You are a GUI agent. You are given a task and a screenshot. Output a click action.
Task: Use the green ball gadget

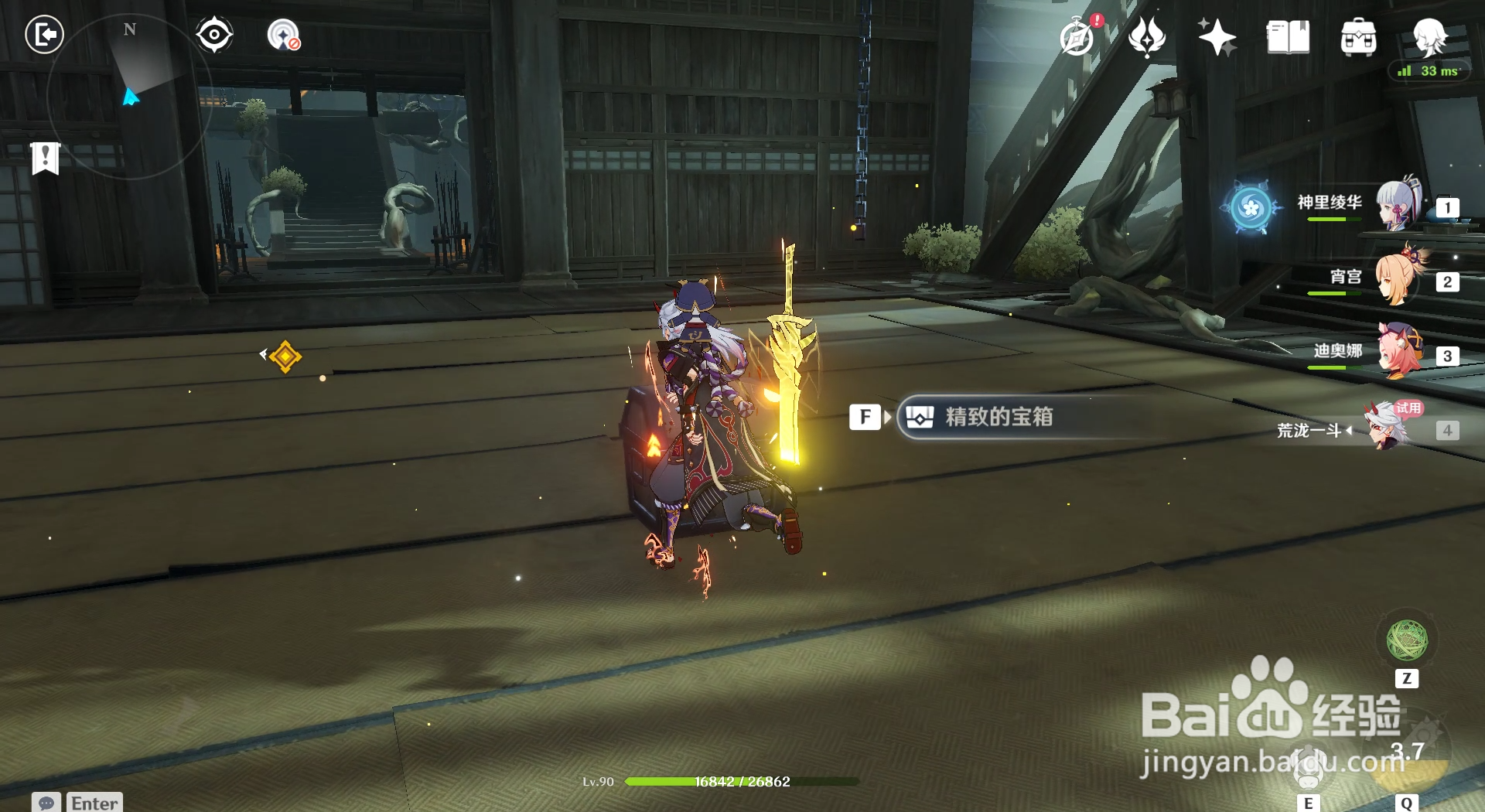(x=1407, y=640)
